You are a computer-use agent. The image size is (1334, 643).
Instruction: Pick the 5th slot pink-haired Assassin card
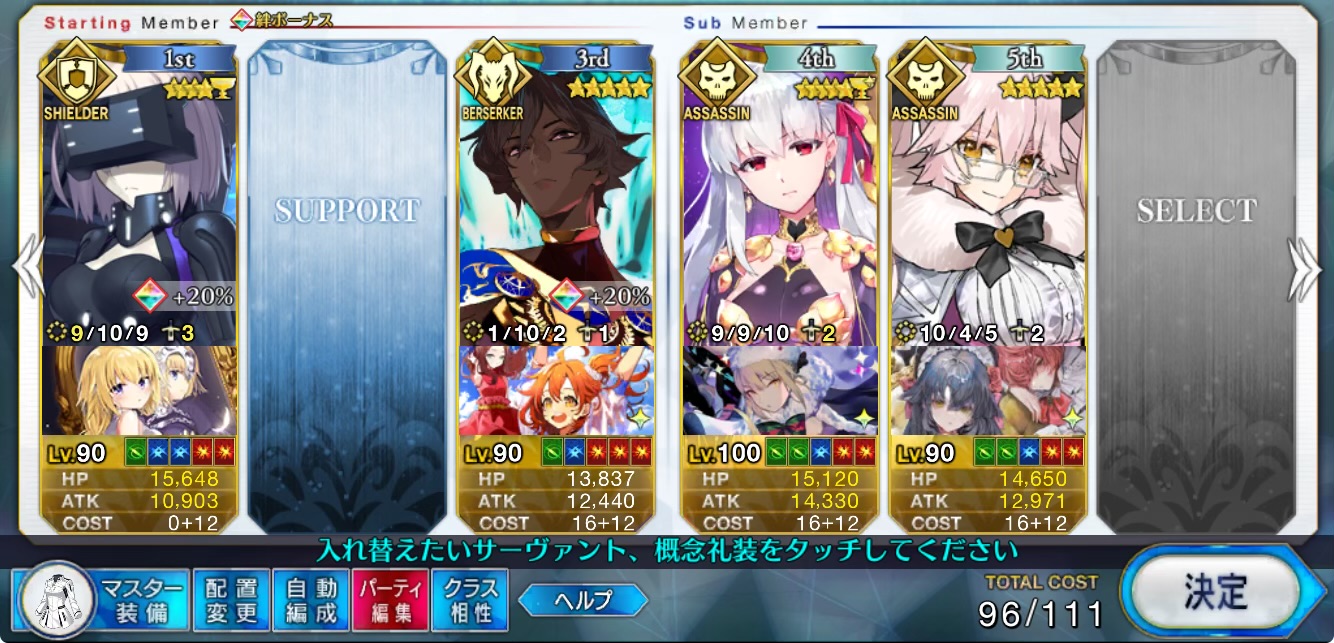click(987, 200)
